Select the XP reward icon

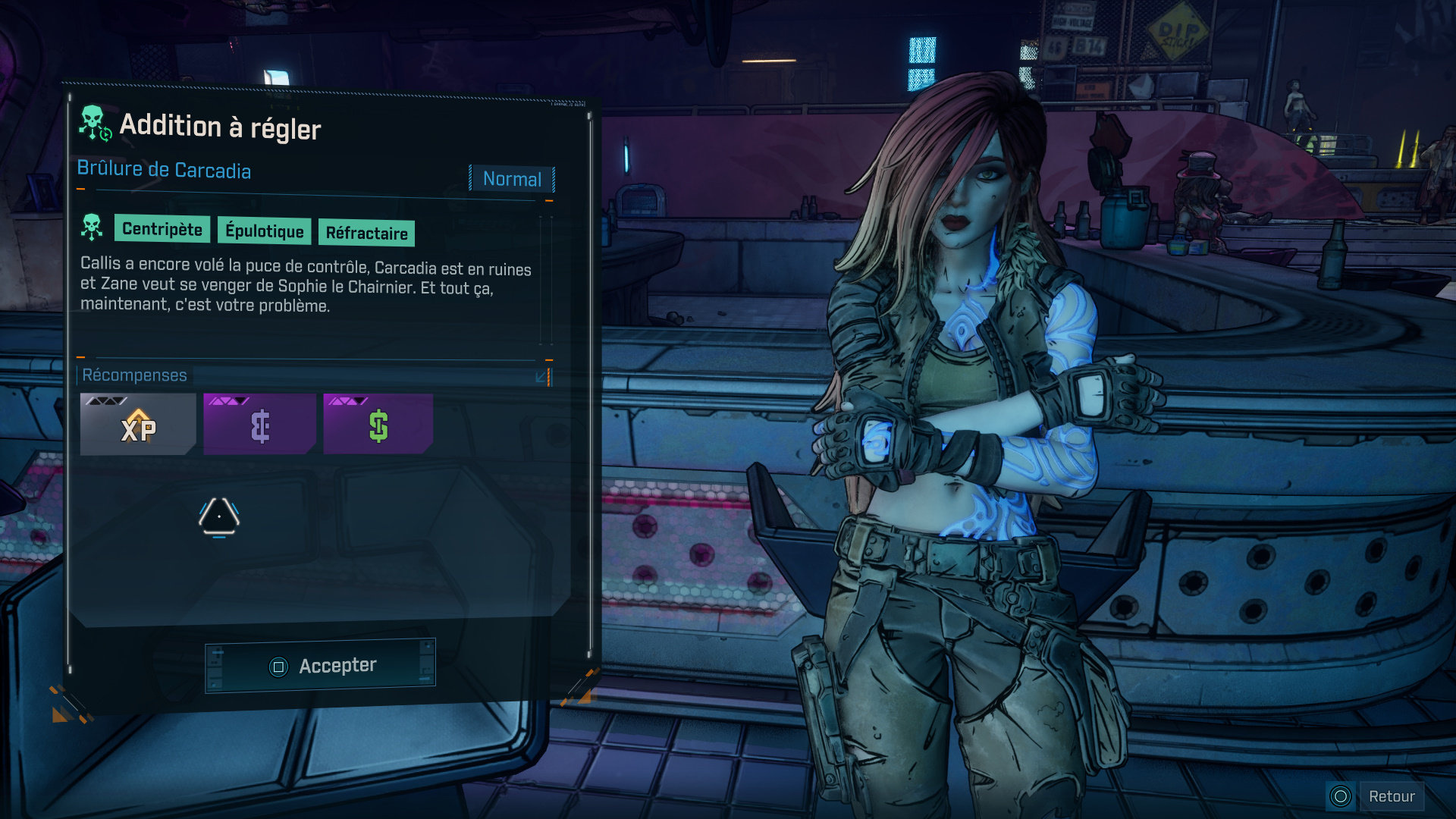tap(137, 424)
